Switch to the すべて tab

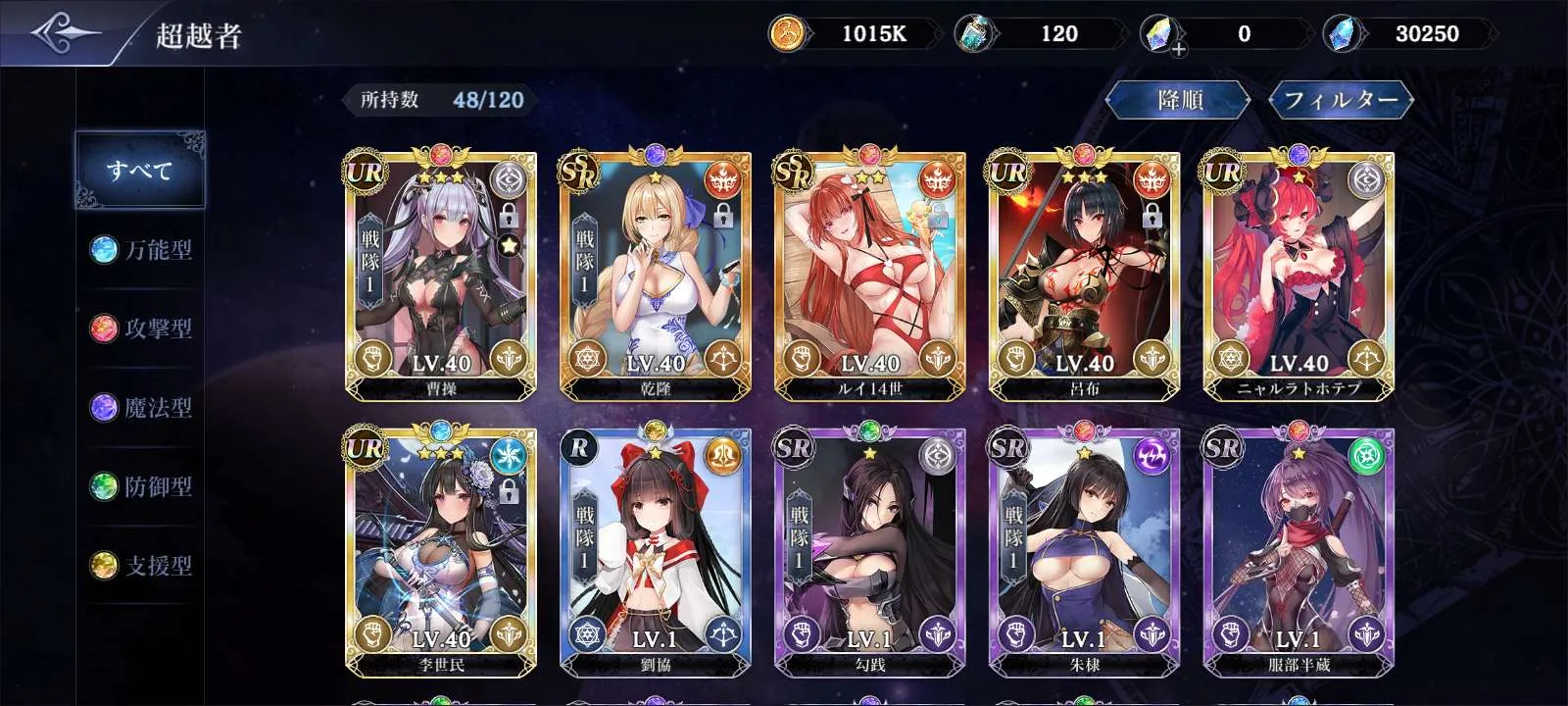(140, 171)
